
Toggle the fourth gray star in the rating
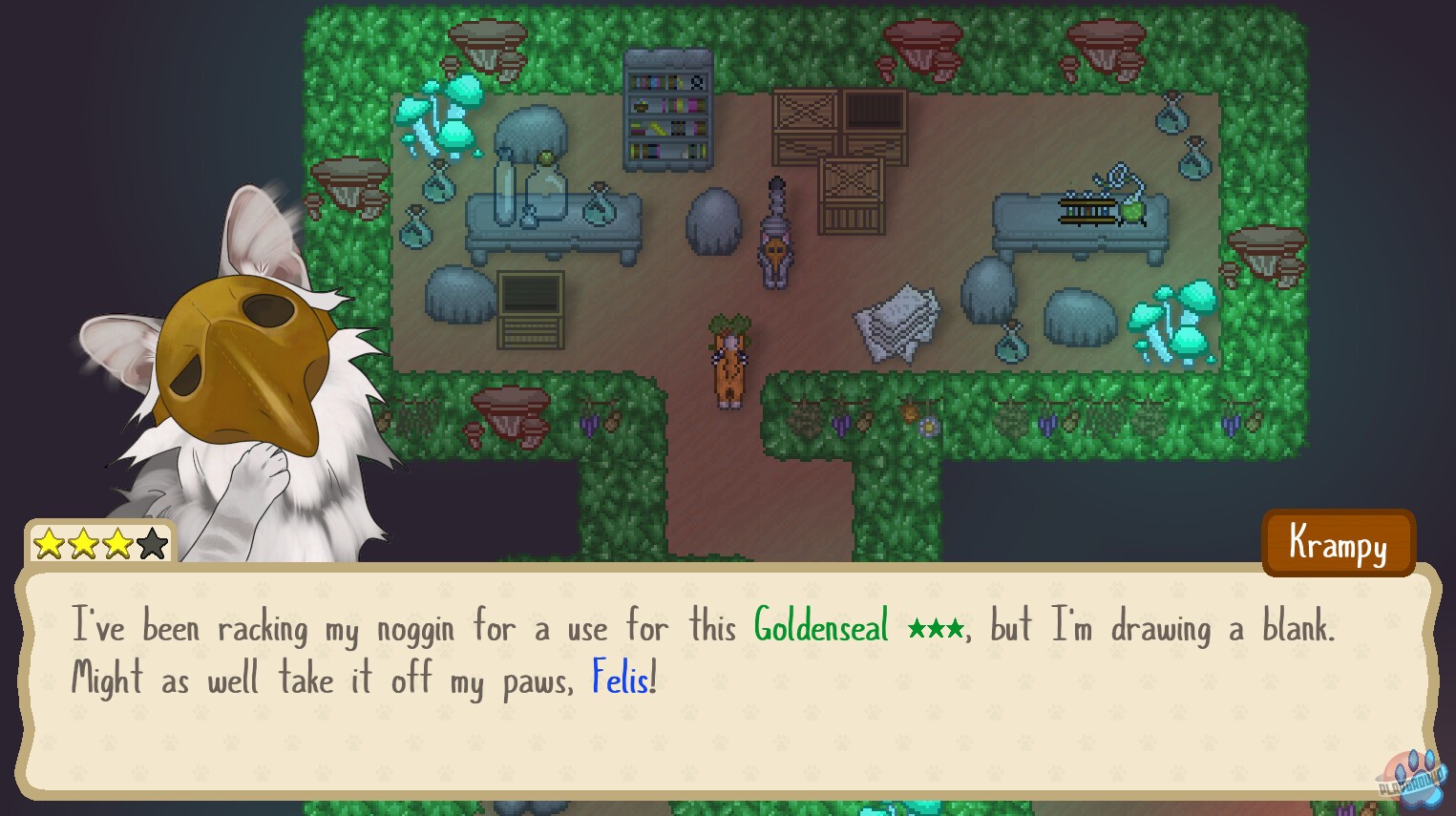pos(152,543)
